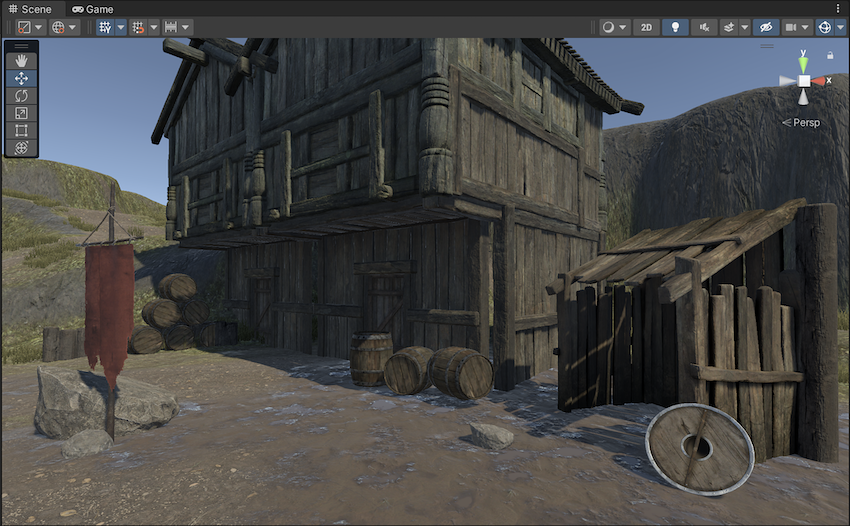Viewport: 850px width, 526px height.
Task: Activate the Hand view tool
Action: click(x=21, y=61)
